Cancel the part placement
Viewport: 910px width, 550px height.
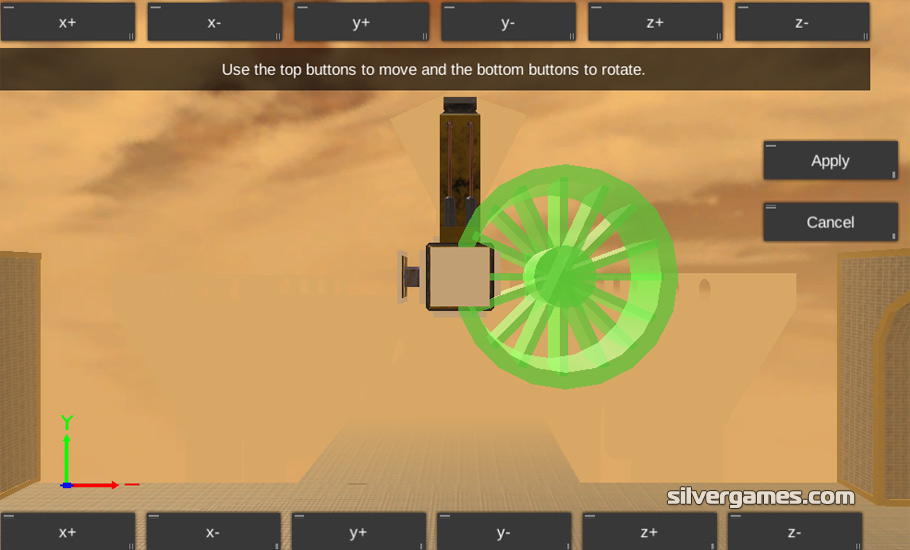pos(830,222)
